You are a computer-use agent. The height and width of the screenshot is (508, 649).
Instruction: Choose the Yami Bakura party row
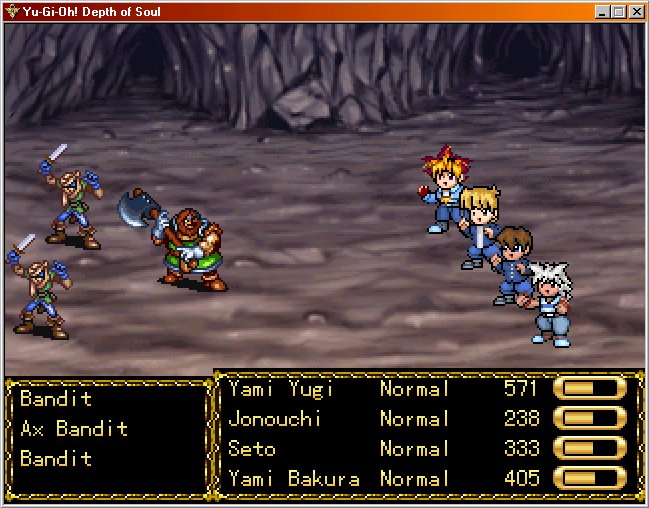click(294, 479)
